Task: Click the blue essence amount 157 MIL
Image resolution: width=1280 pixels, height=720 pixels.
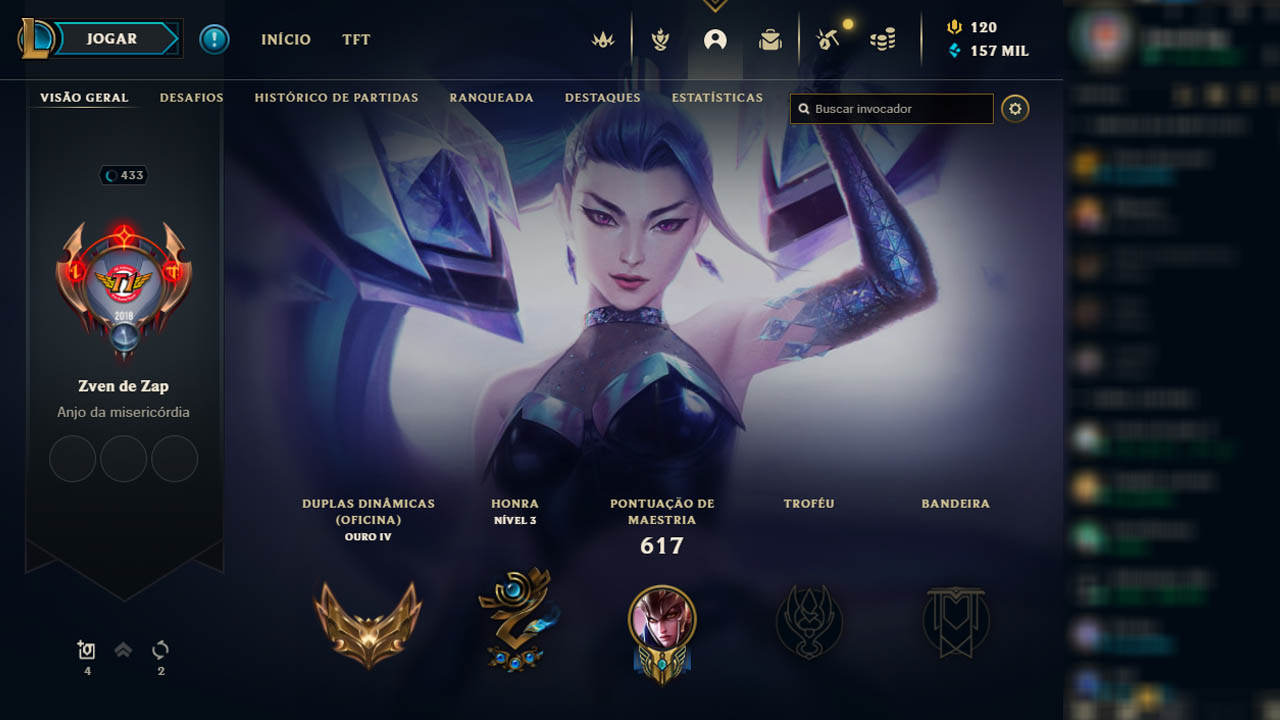Action: 1001,48
